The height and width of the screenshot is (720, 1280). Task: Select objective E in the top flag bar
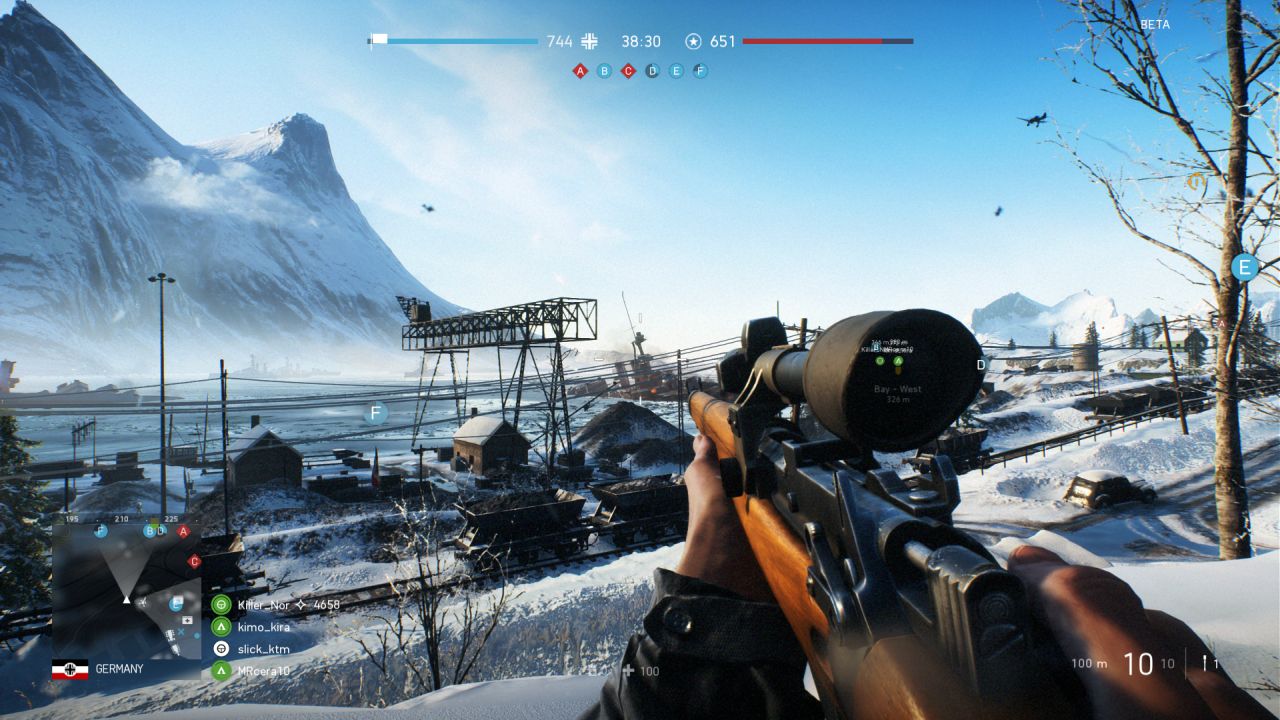pyautogui.click(x=676, y=71)
